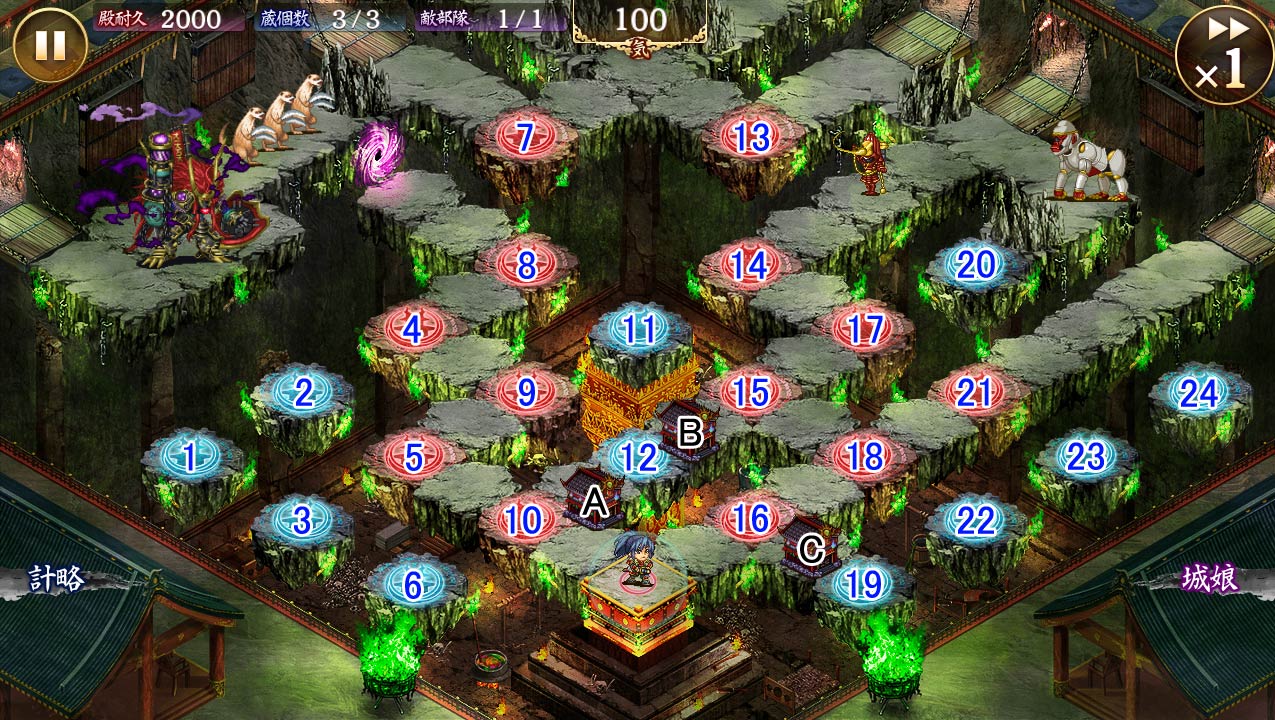1275x720 pixels.
Task: Select blue deployment tile 22
Action: 975,521
